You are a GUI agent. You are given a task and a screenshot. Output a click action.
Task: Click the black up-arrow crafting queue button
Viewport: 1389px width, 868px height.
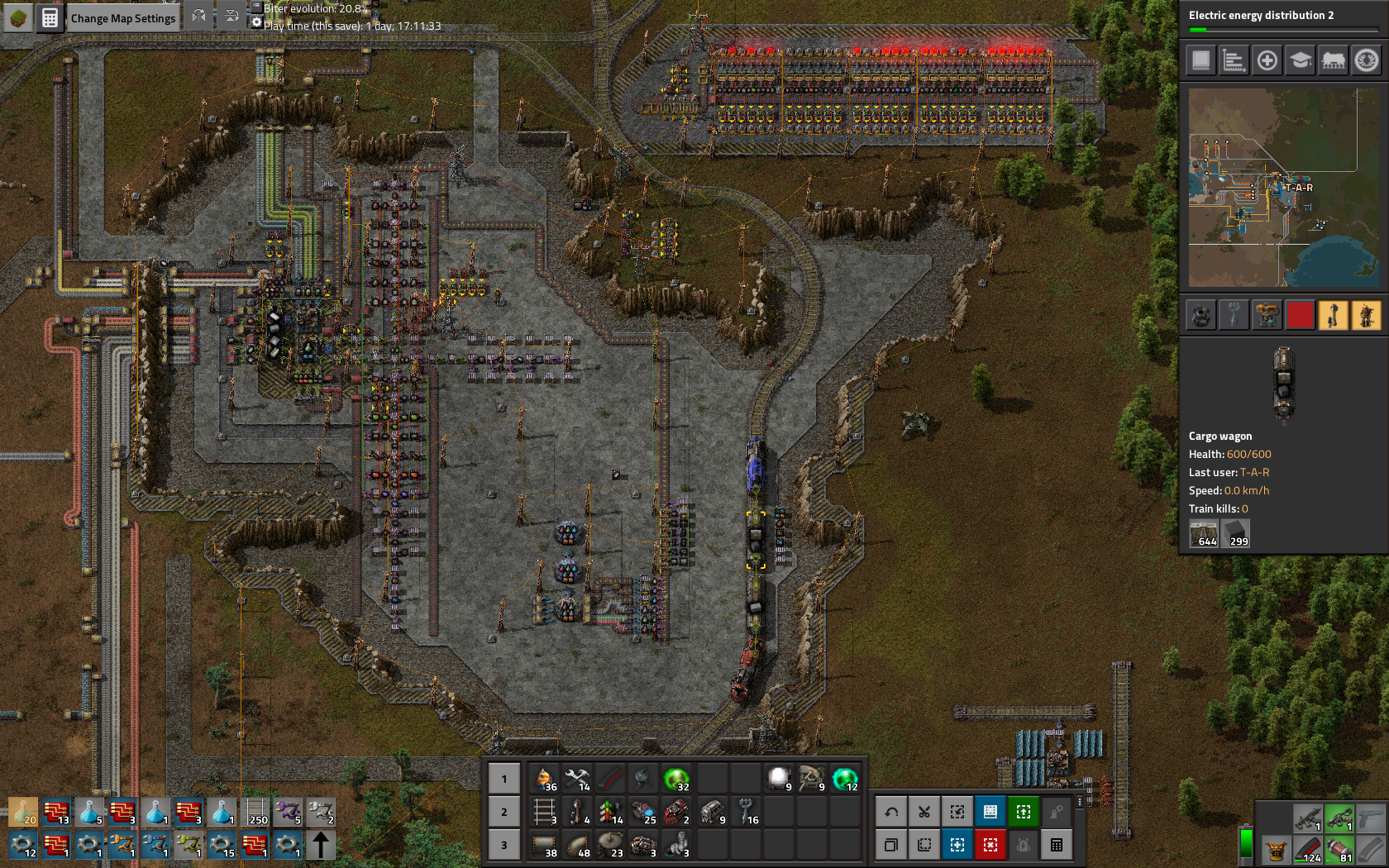[x=321, y=845]
